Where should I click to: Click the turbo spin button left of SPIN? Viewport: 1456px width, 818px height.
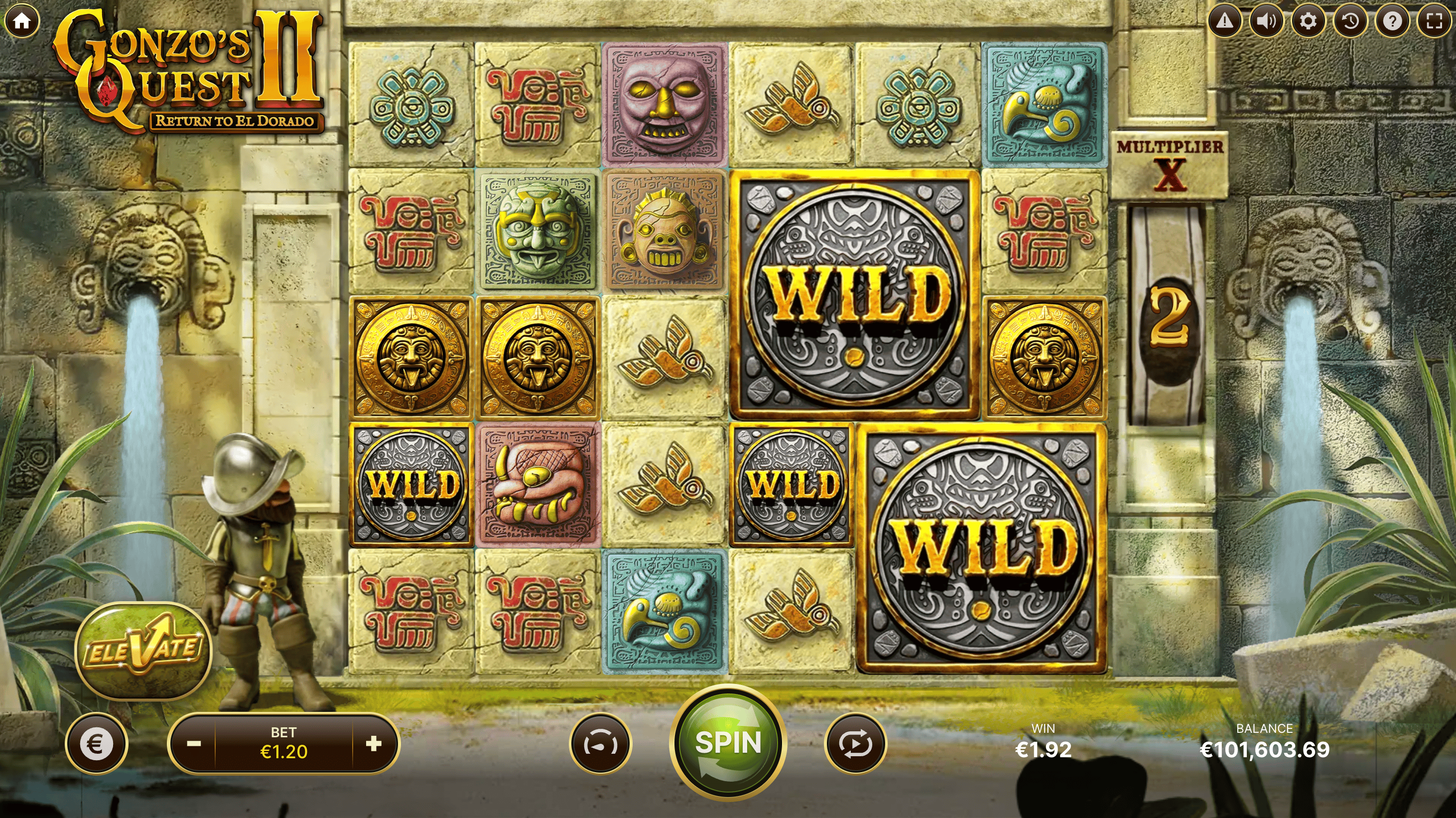click(600, 744)
